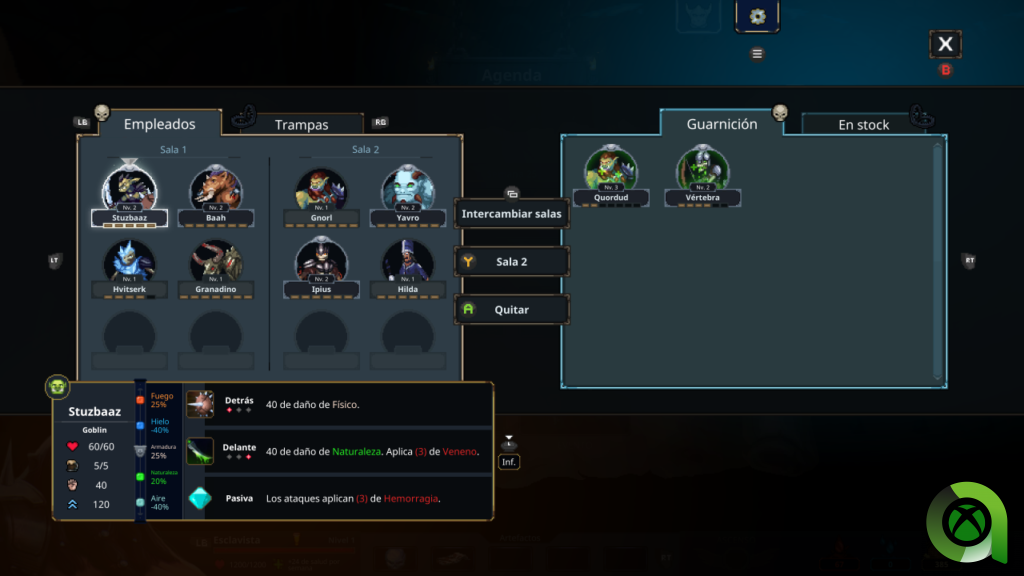Close the panel with the X button
The image size is (1024, 576).
pyautogui.click(x=945, y=44)
